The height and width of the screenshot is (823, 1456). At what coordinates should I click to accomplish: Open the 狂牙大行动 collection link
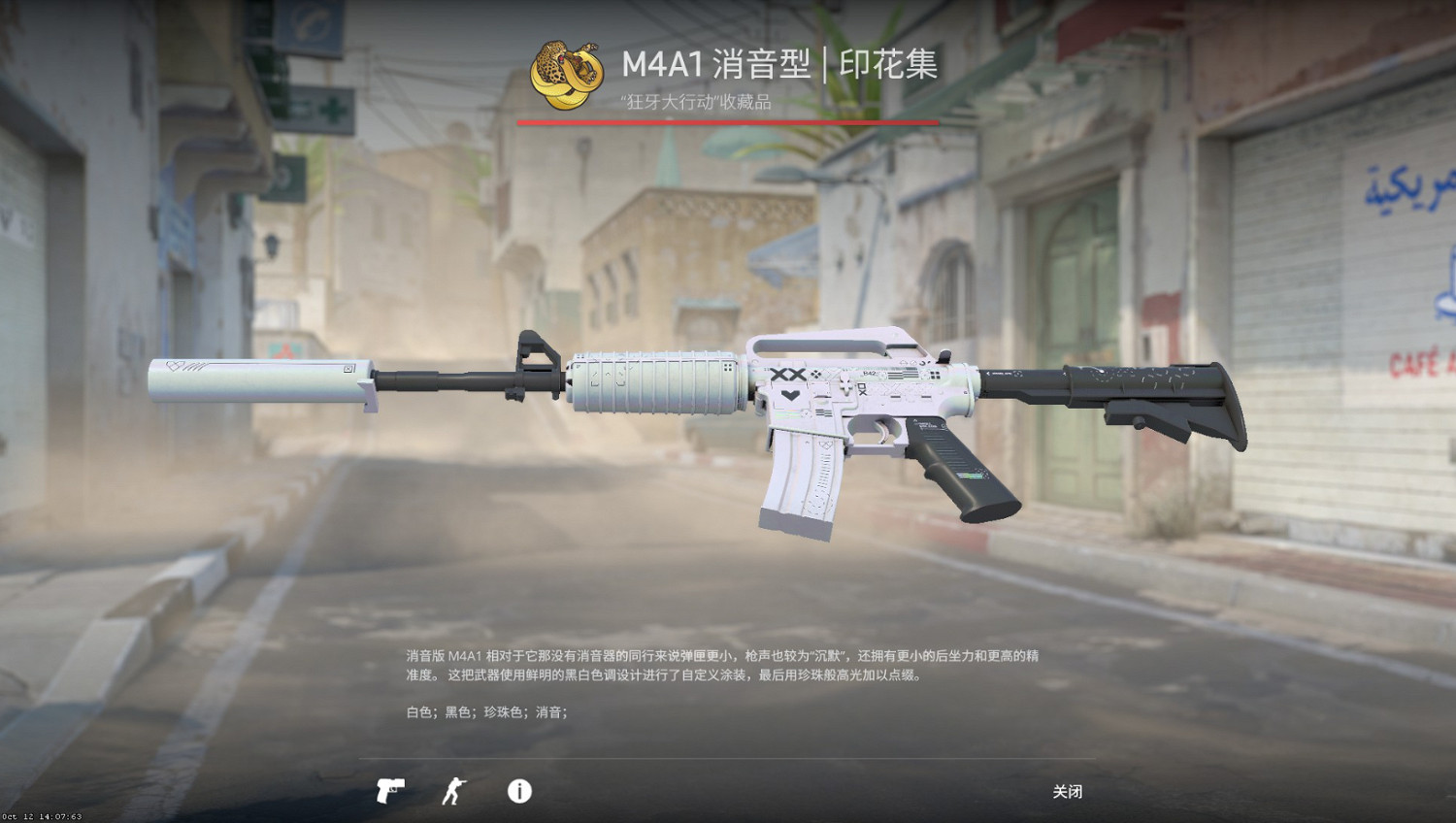(697, 99)
